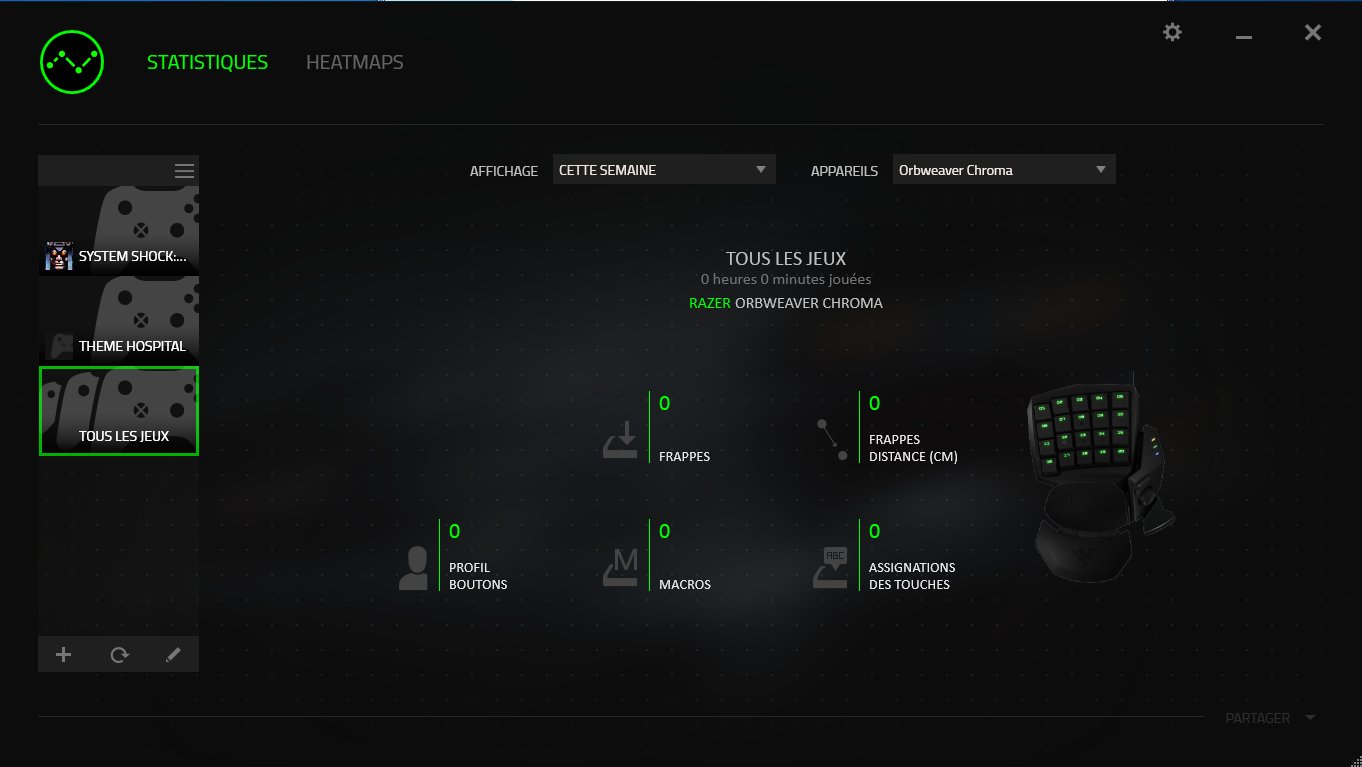
Task: Switch to the HEATMAPS tab
Action: pos(354,61)
